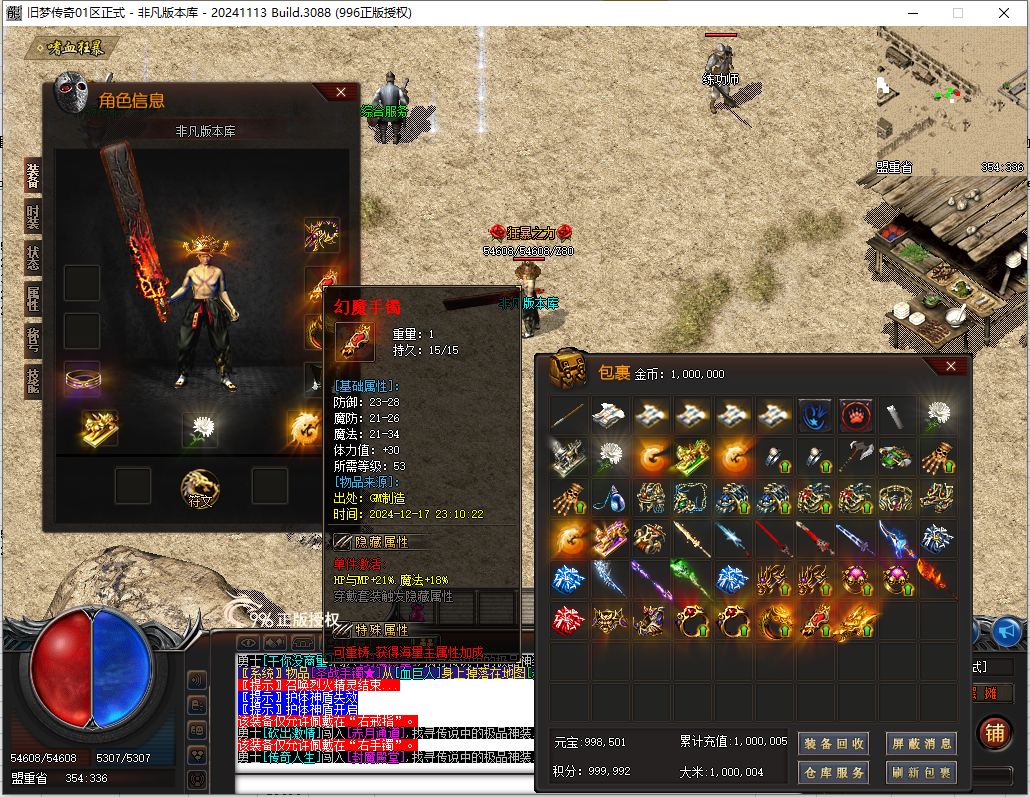The height and width of the screenshot is (797, 1030).
Task: Click the blue megaphone icon
Action: click(1007, 630)
